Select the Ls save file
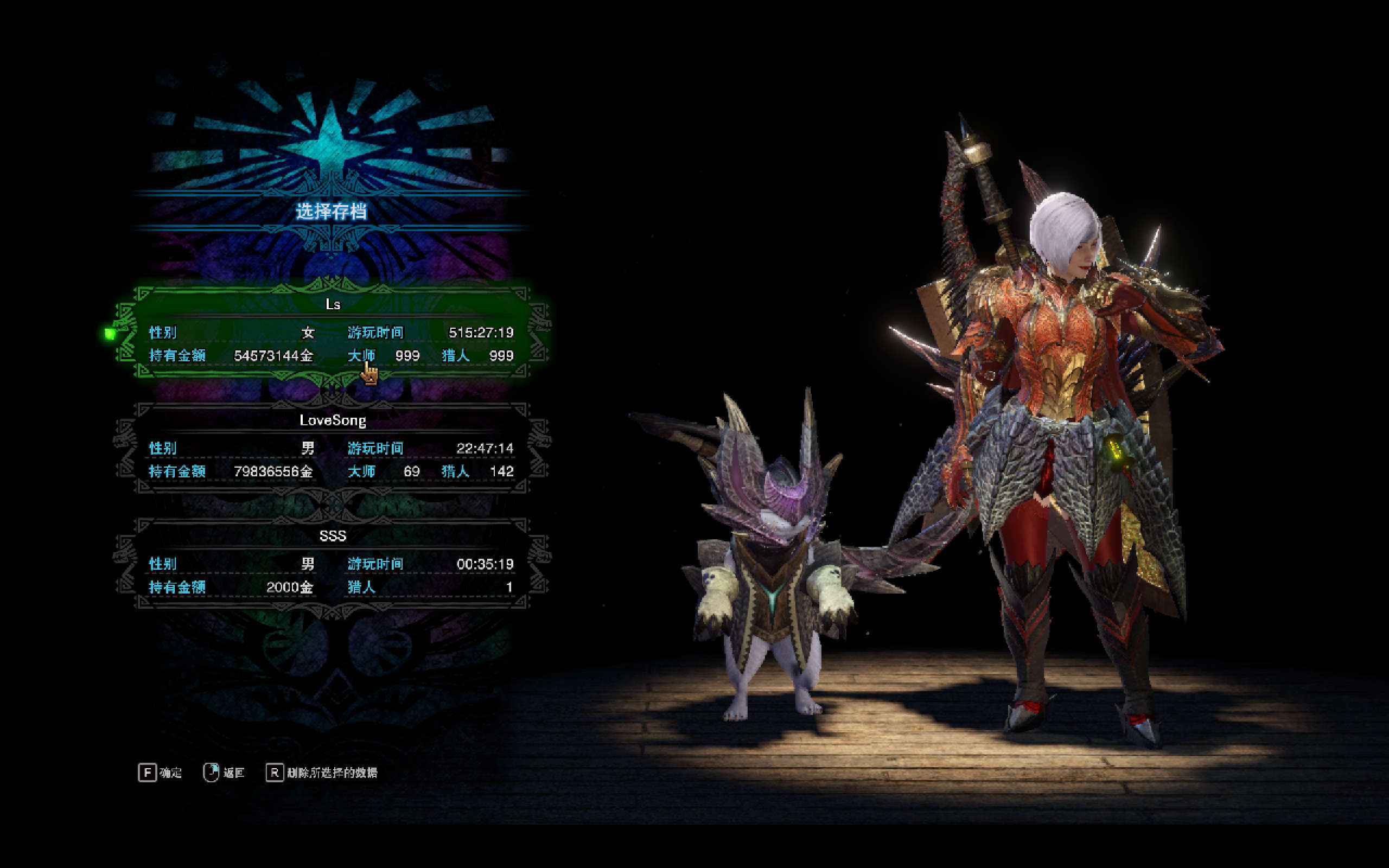The width and height of the screenshot is (1389, 868). pyautogui.click(x=332, y=332)
